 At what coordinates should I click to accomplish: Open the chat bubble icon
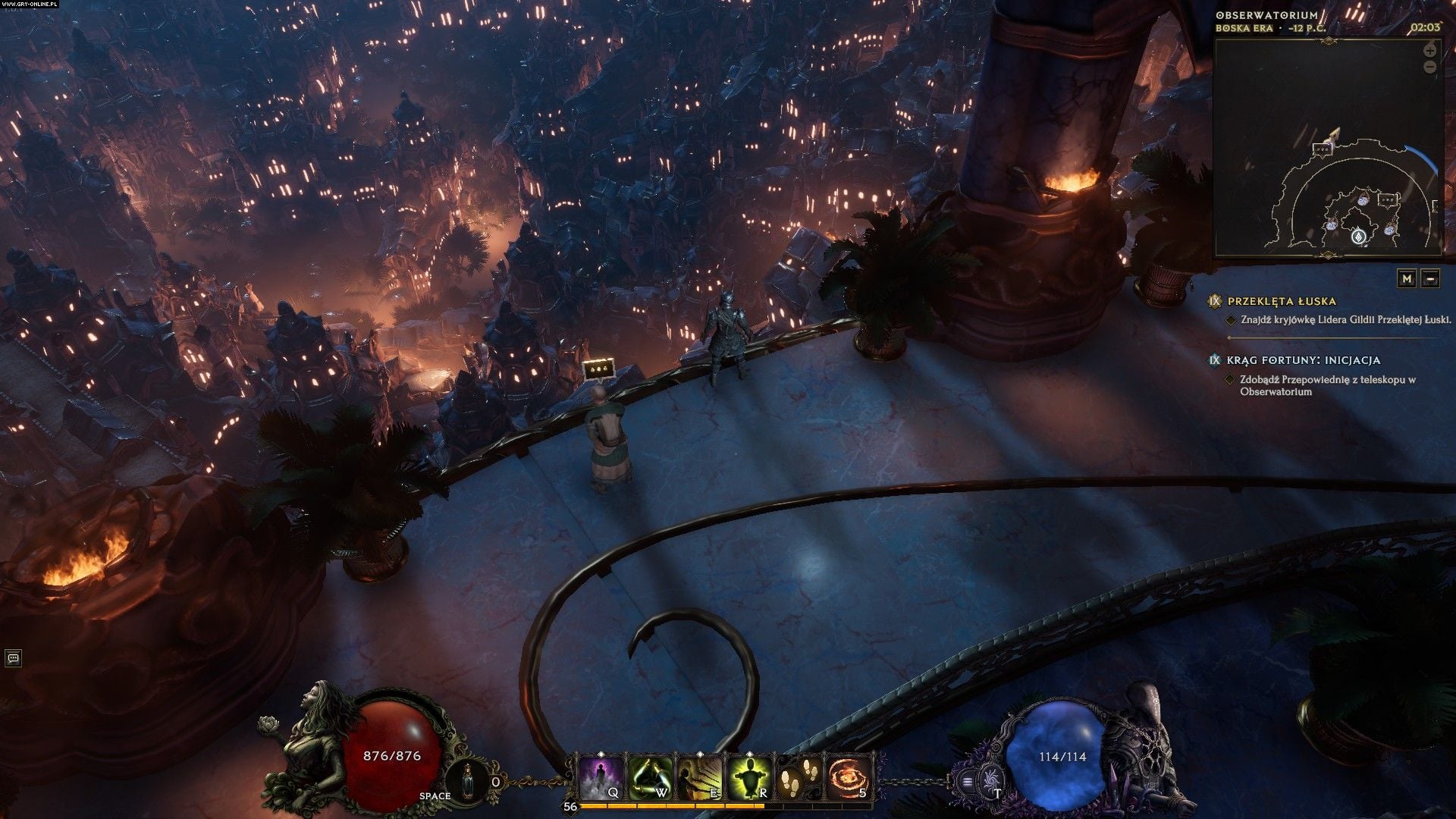[x=13, y=658]
